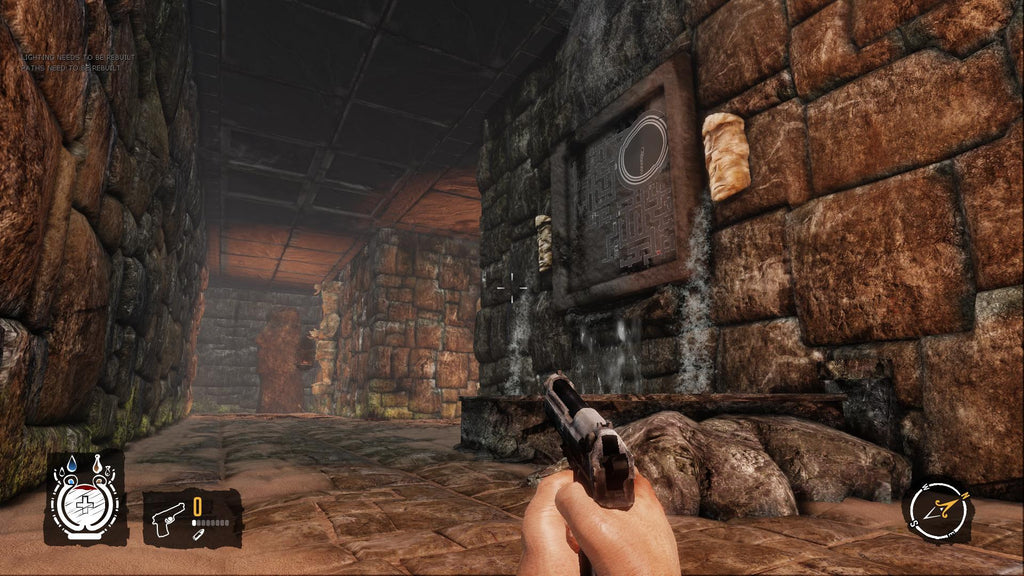Select the pistol weapon icon
Image resolution: width=1024 pixels, height=576 pixels.
point(167,519)
